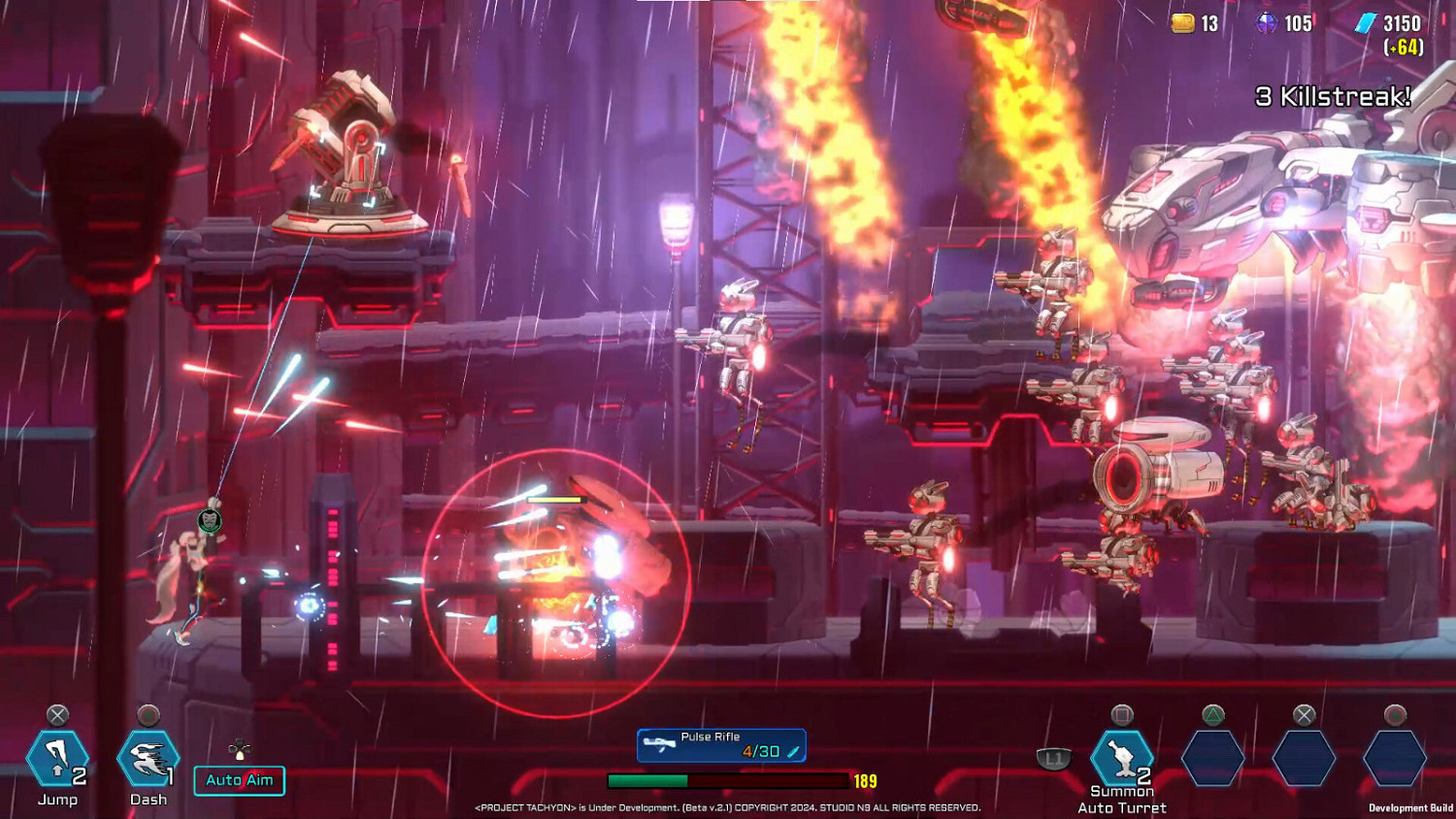The image size is (1456, 819).
Task: Toggle the Auto Aim setting
Action: coord(239,779)
